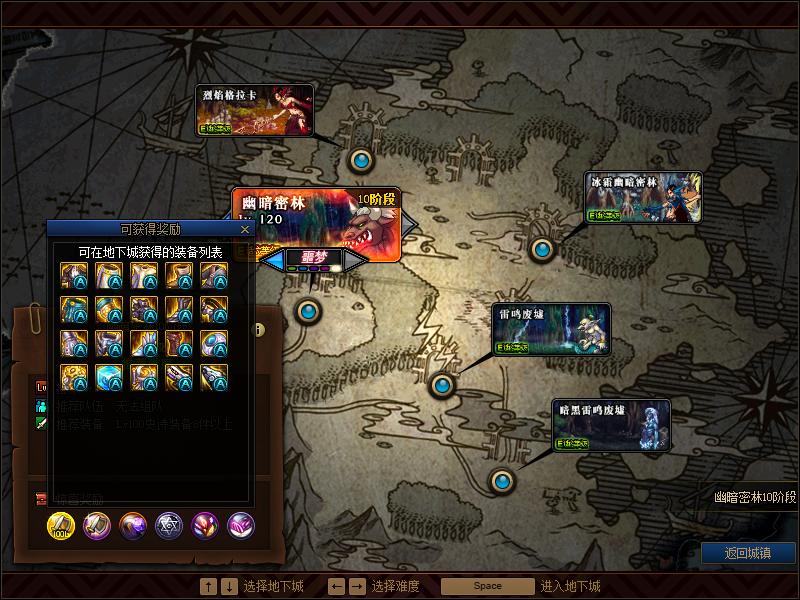Click the round info button behind the popup
Image resolution: width=800 pixels, height=600 pixels.
click(259, 330)
